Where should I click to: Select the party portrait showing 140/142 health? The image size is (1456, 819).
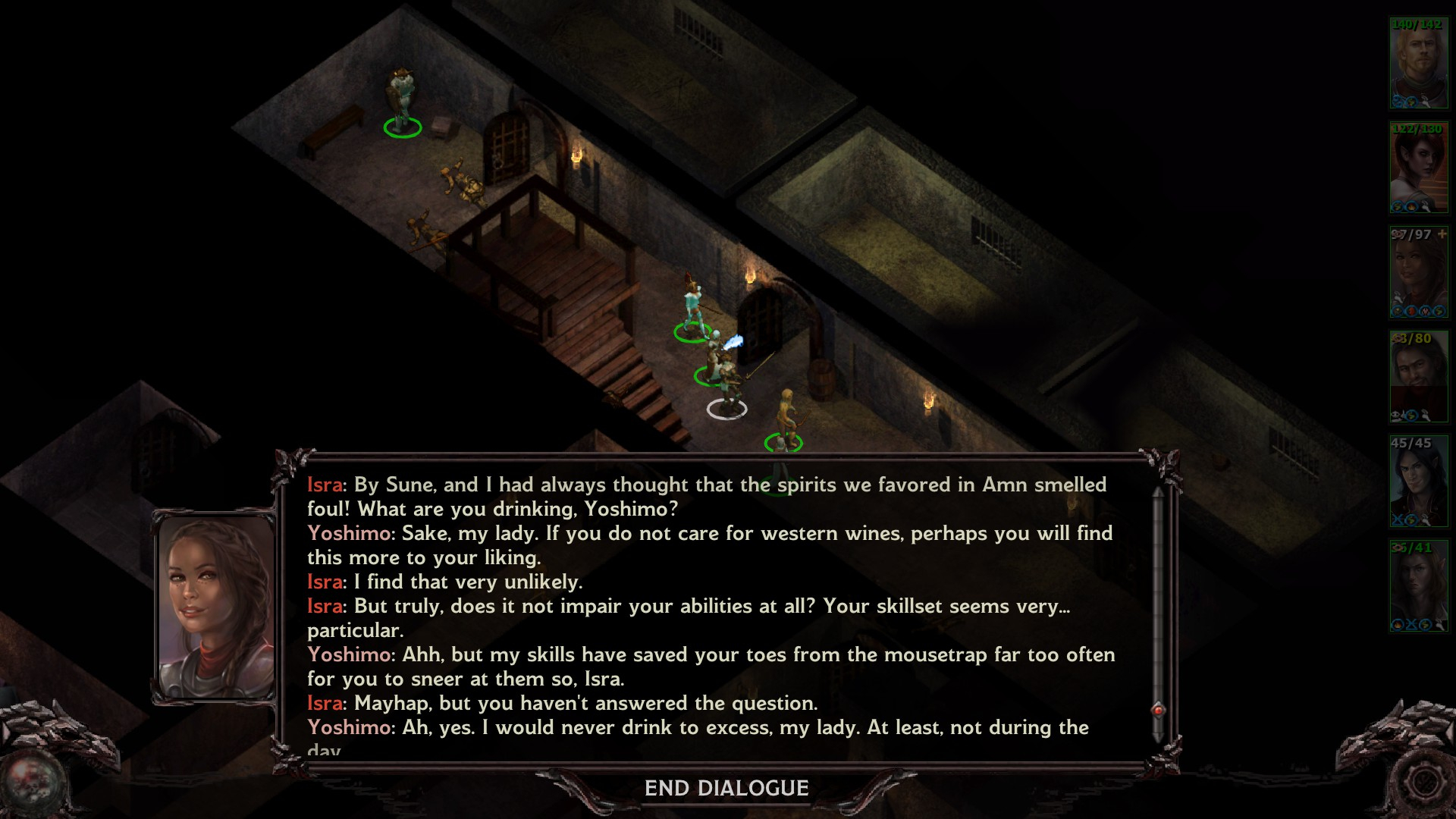point(1418,64)
